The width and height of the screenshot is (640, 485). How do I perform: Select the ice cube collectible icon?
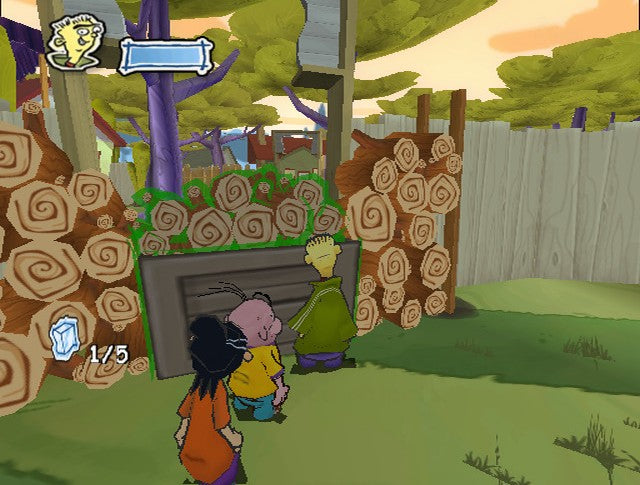point(65,335)
